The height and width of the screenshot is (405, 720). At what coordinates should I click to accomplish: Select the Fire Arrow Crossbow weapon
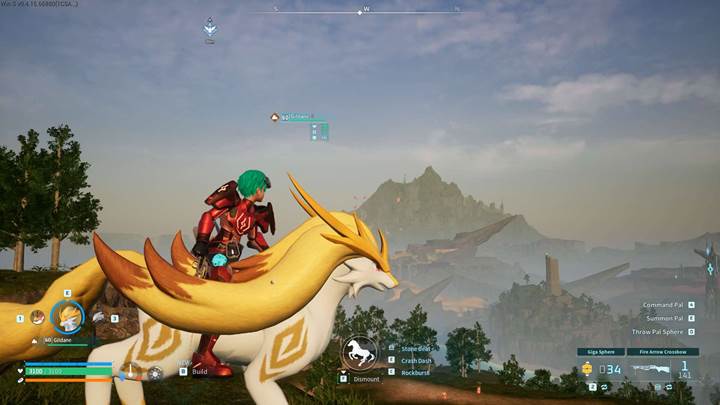tap(663, 352)
